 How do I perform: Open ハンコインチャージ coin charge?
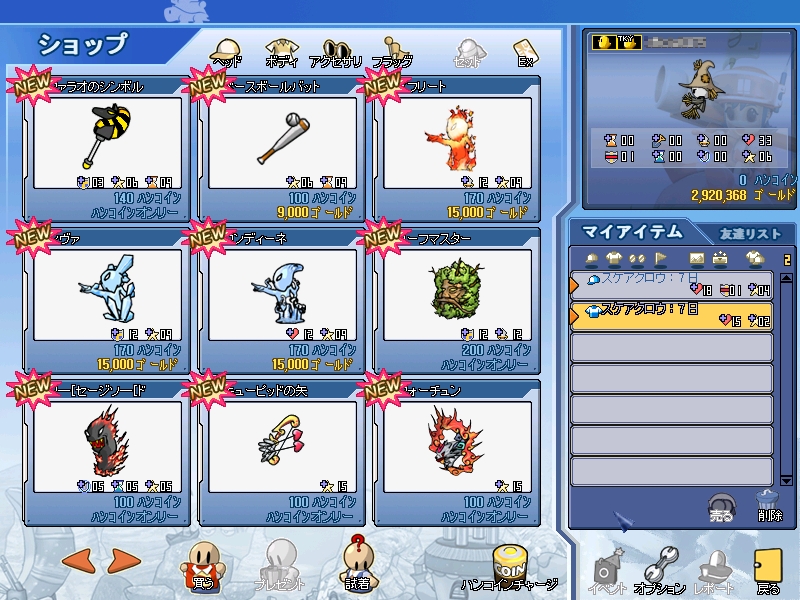pyautogui.click(x=510, y=570)
